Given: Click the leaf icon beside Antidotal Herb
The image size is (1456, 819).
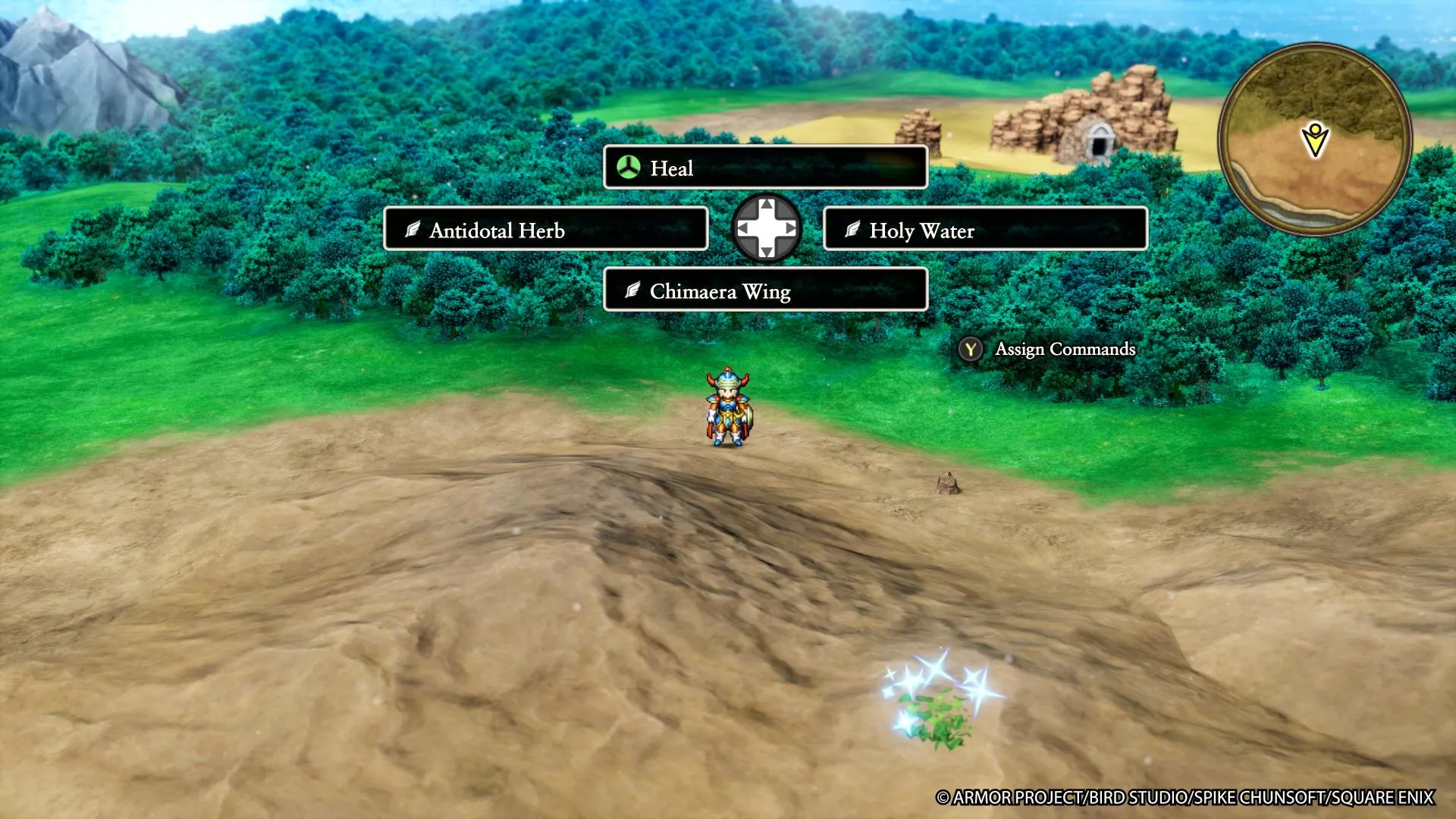Looking at the screenshot, I should point(412,230).
